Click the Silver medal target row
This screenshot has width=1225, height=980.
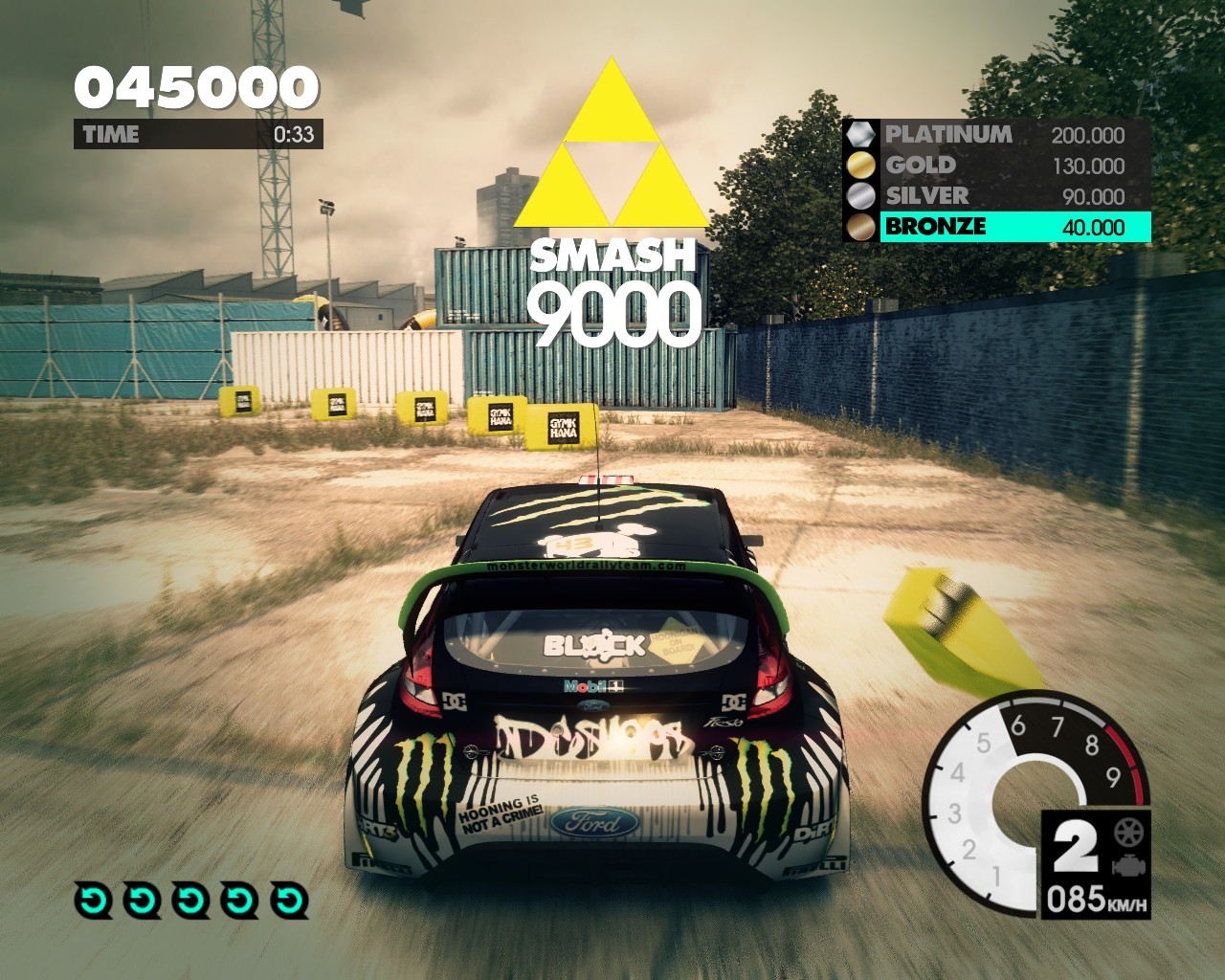[x=995, y=196]
